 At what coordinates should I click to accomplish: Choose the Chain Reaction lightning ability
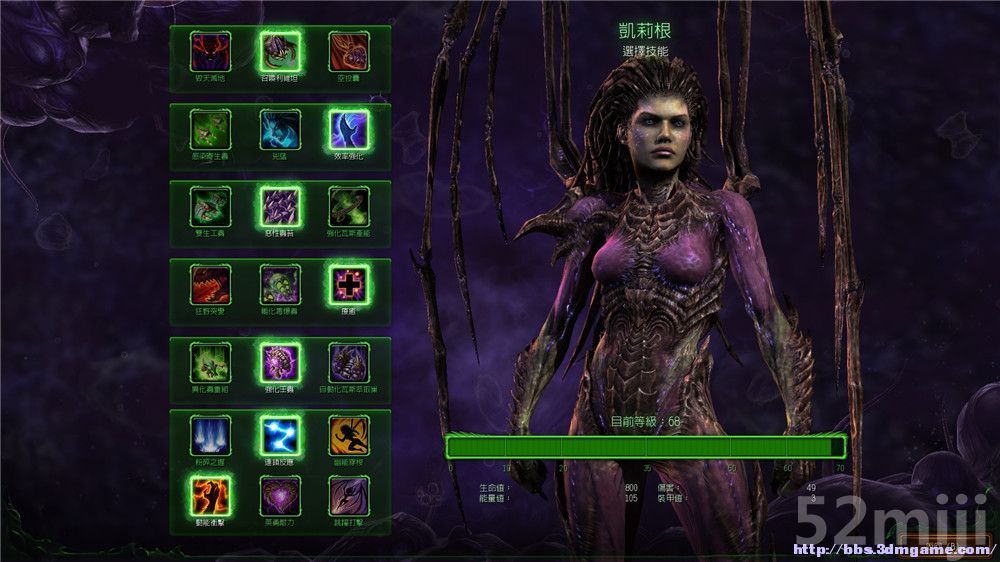tap(280, 436)
